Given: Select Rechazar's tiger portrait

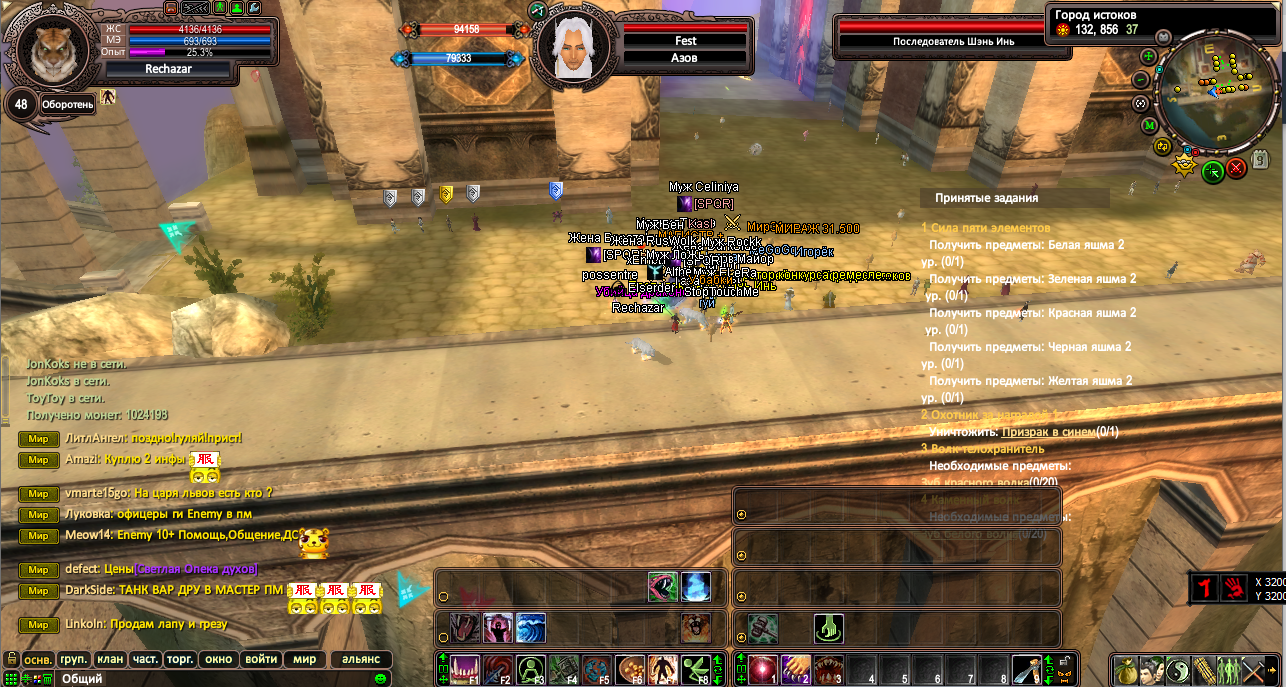Looking at the screenshot, I should pyautogui.click(x=50, y=54).
